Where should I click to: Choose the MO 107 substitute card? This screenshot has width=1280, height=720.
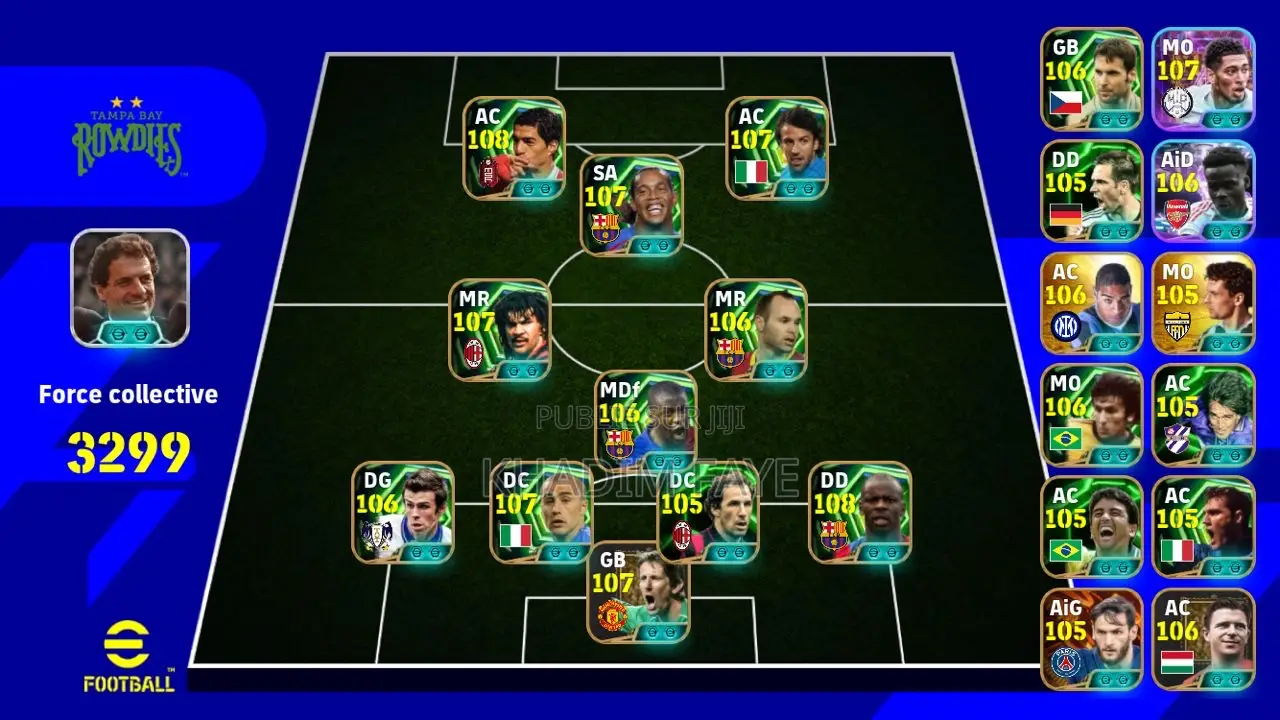pos(1203,79)
